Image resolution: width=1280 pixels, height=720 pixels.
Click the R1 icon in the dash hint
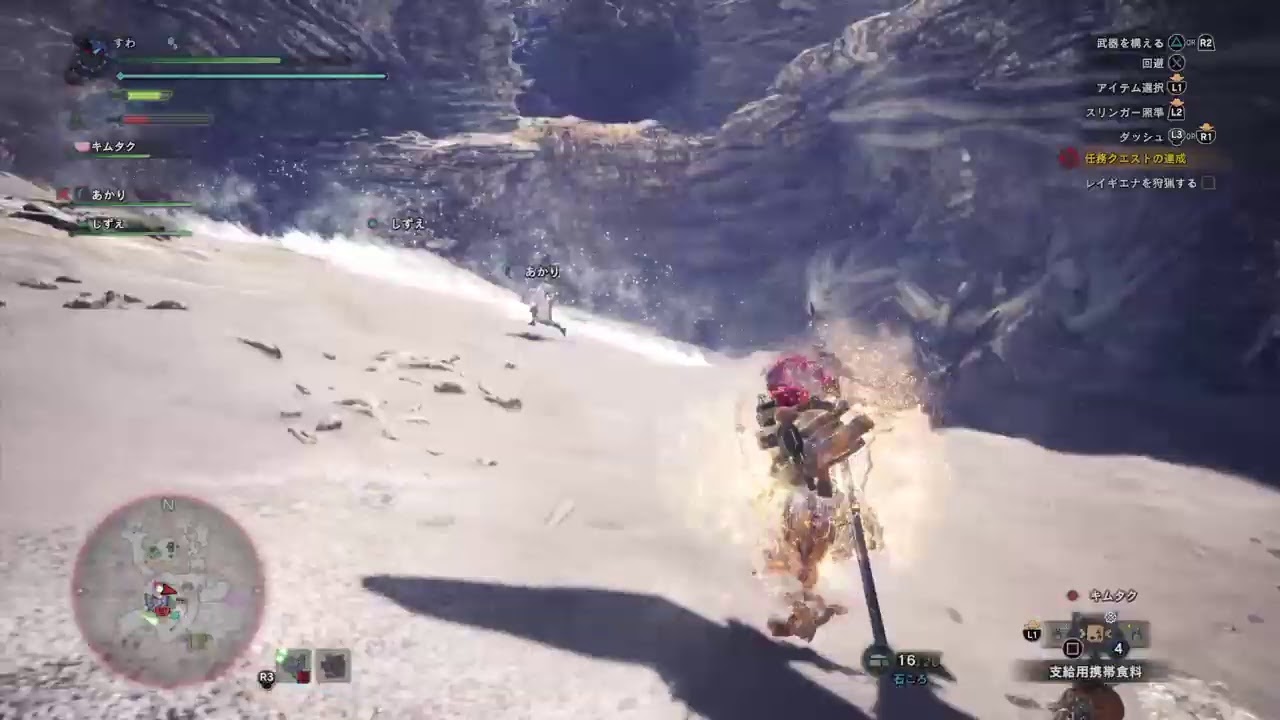pyautogui.click(x=1207, y=136)
